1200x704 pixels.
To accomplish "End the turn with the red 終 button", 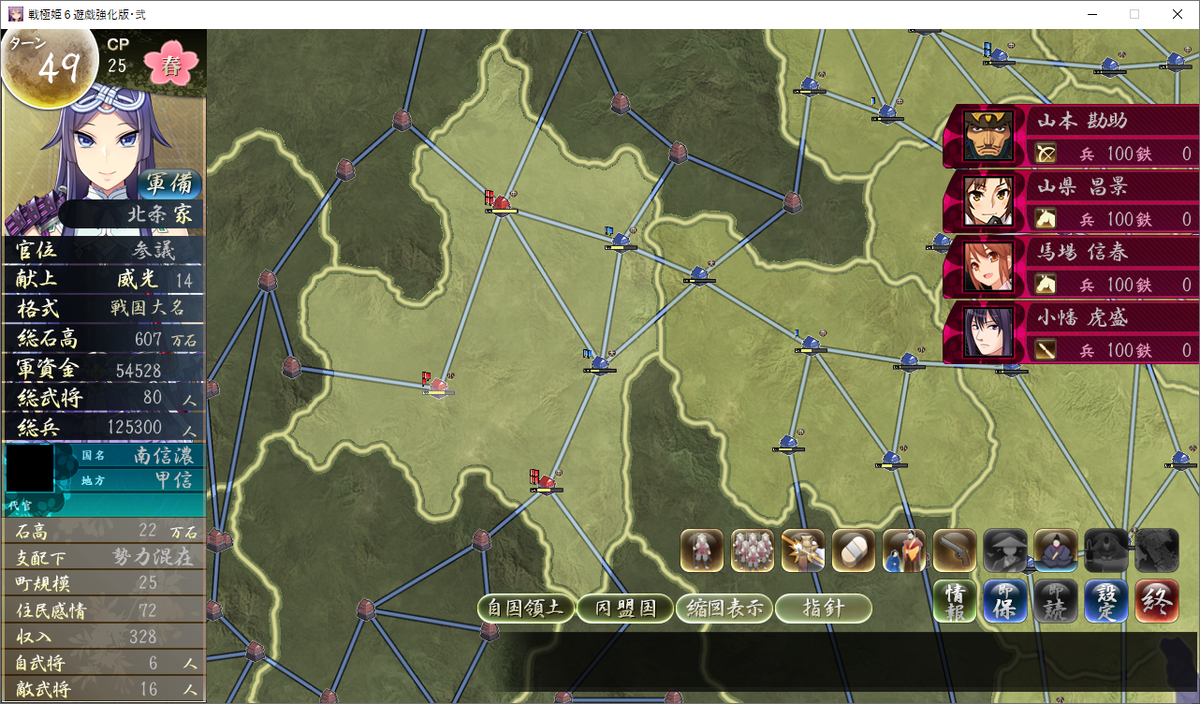I will click(x=1157, y=601).
